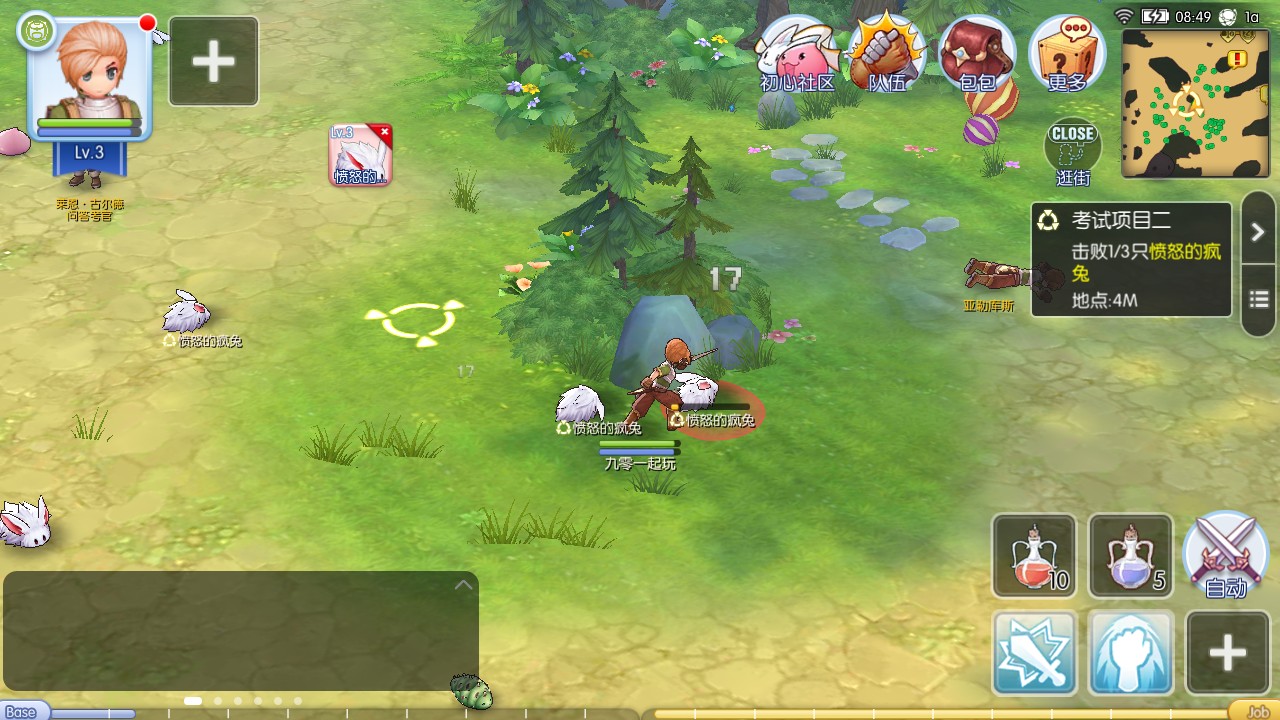Screen dimensions: 1280x720
Task: Close the Lv.3 target monster card
Action: click(x=384, y=132)
